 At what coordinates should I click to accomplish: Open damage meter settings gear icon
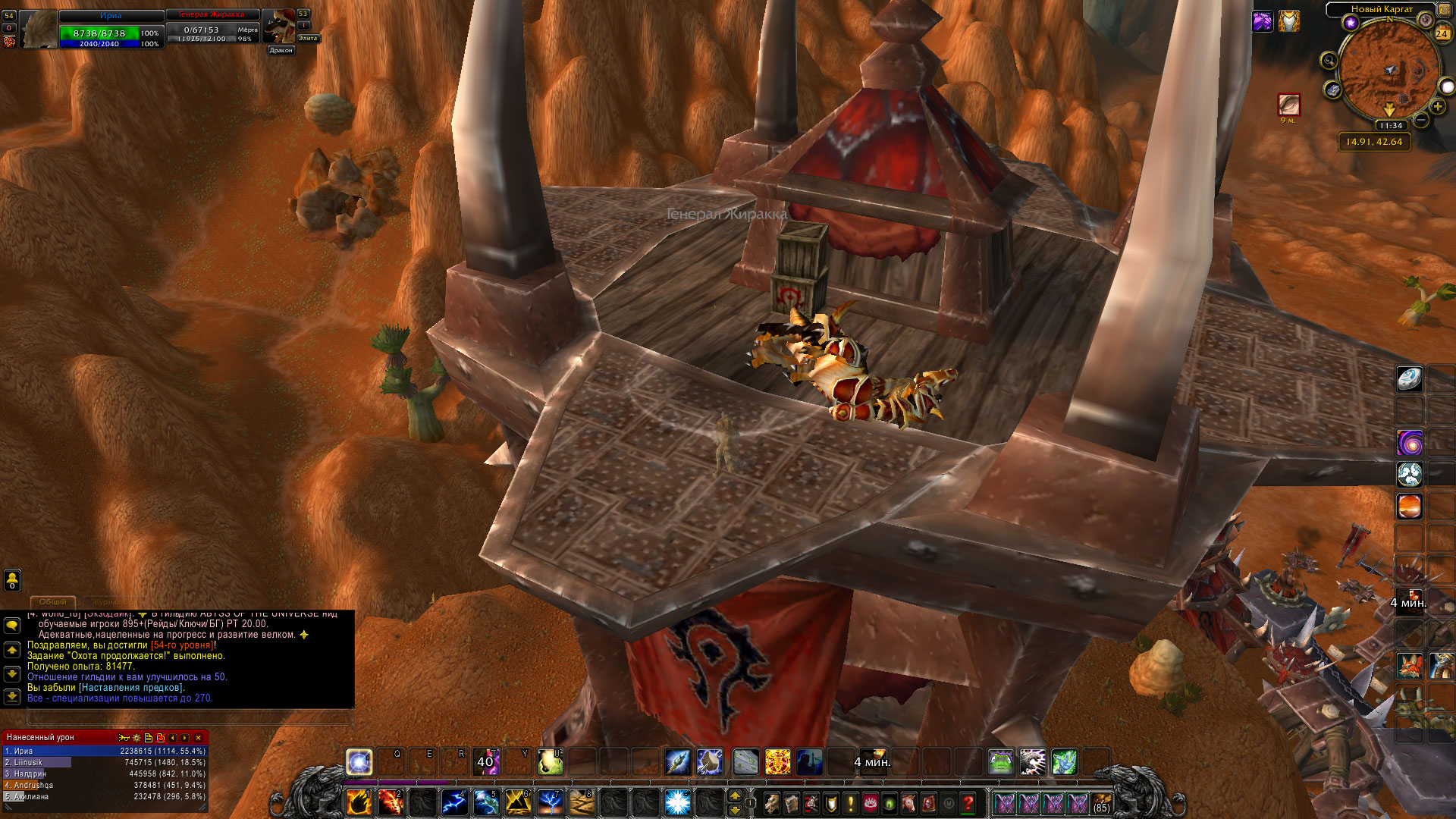click(136, 737)
